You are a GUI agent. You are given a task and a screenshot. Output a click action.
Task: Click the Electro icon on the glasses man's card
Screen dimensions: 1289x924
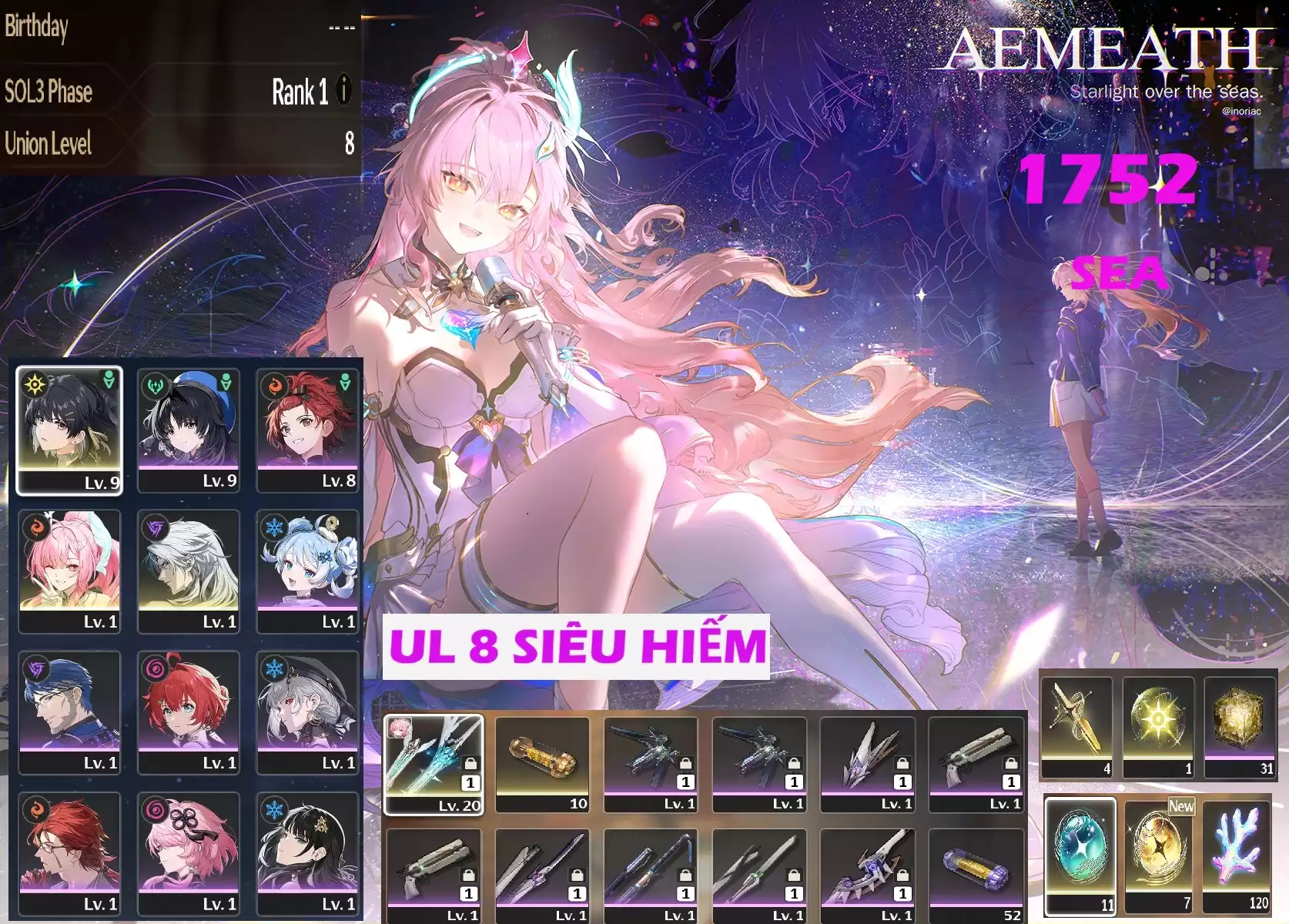tap(36, 668)
